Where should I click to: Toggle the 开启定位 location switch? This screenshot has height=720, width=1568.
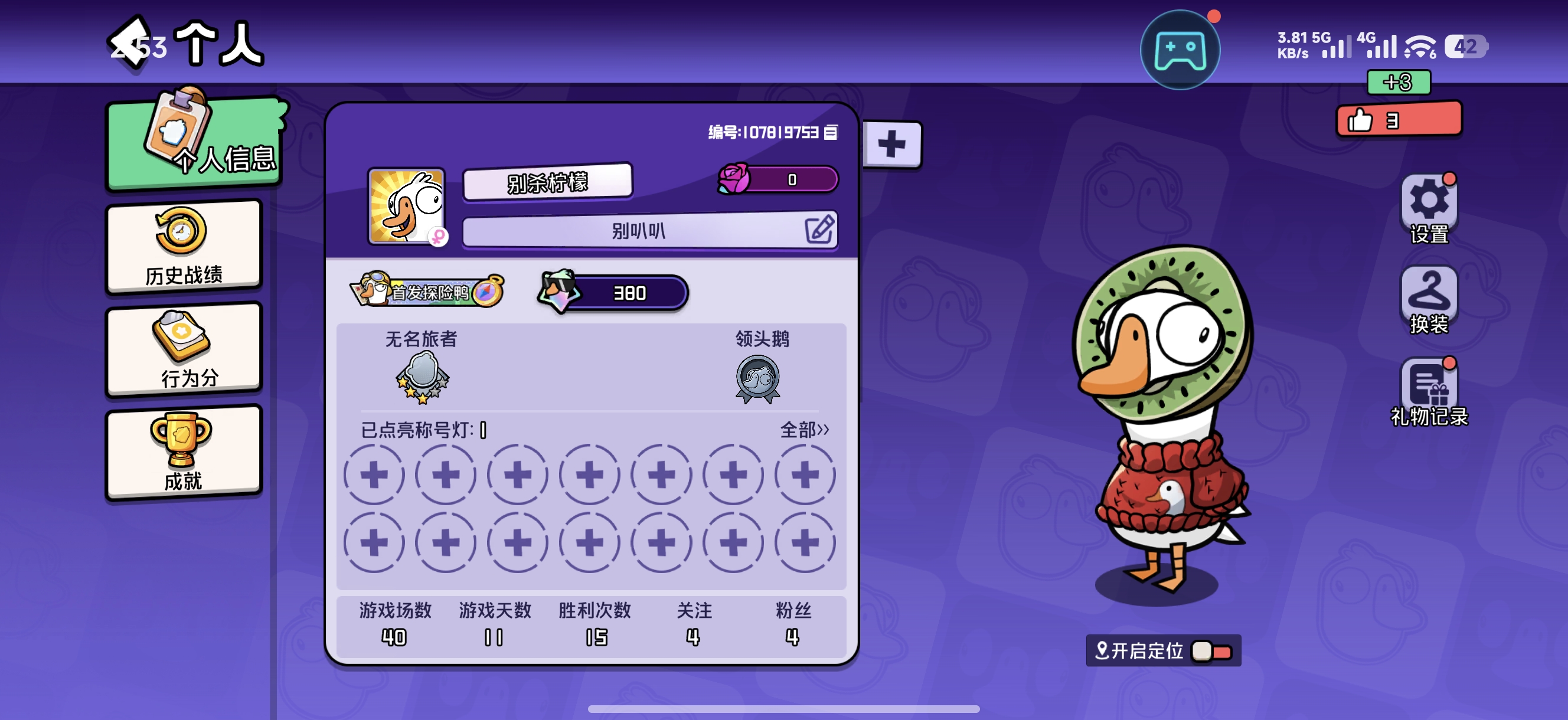tap(1211, 651)
